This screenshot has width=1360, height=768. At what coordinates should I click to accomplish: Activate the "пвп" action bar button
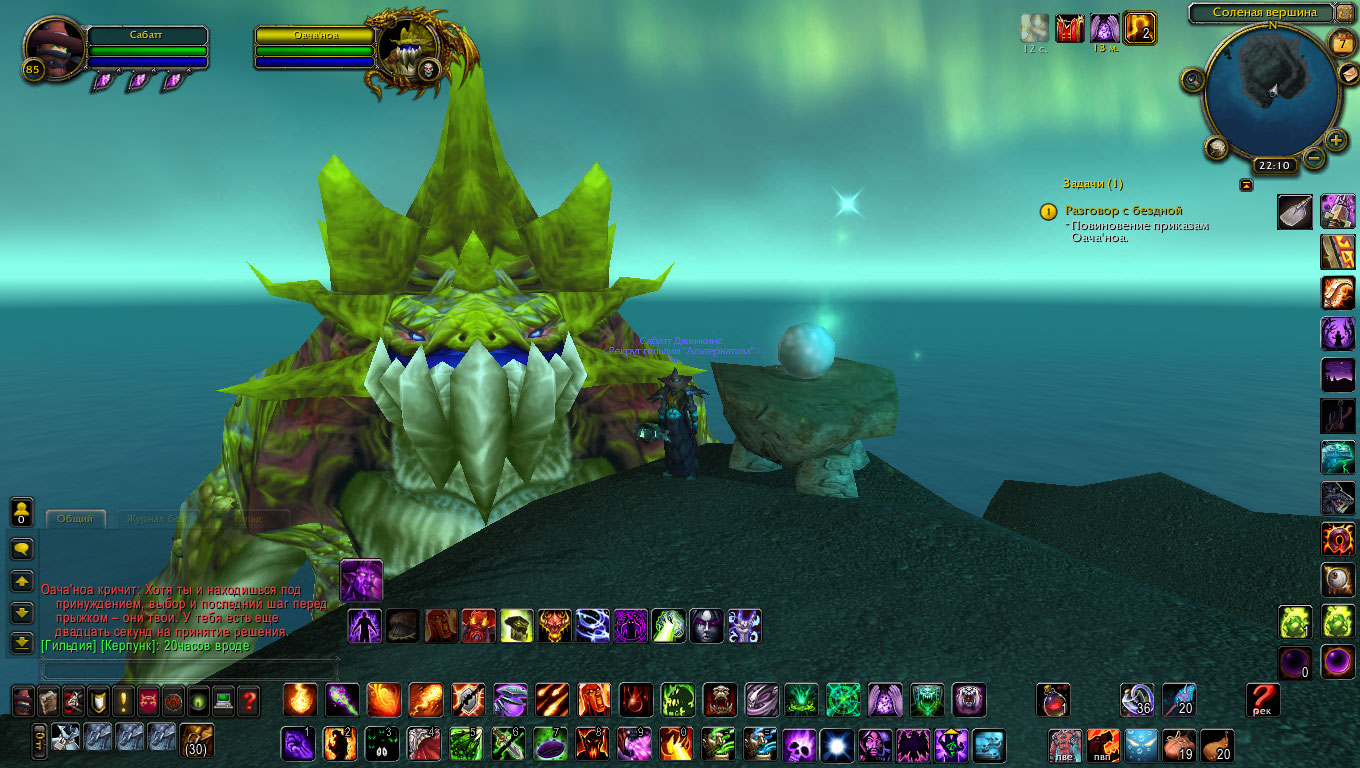1103,746
